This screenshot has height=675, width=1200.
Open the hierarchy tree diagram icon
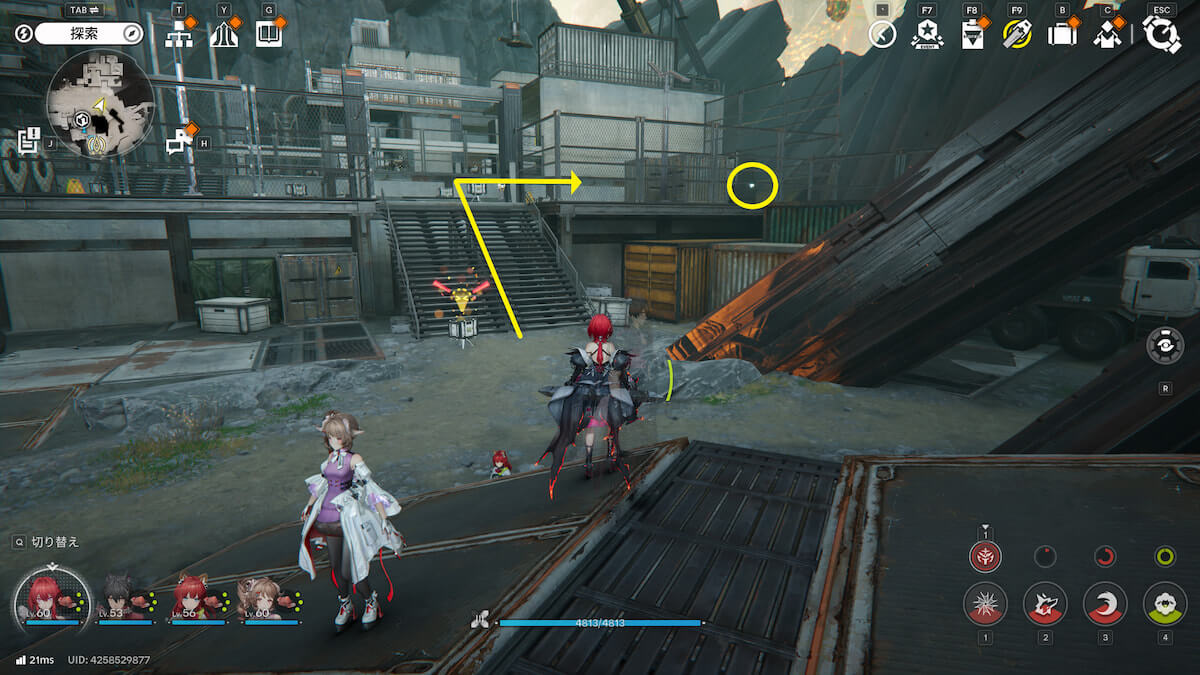point(180,35)
